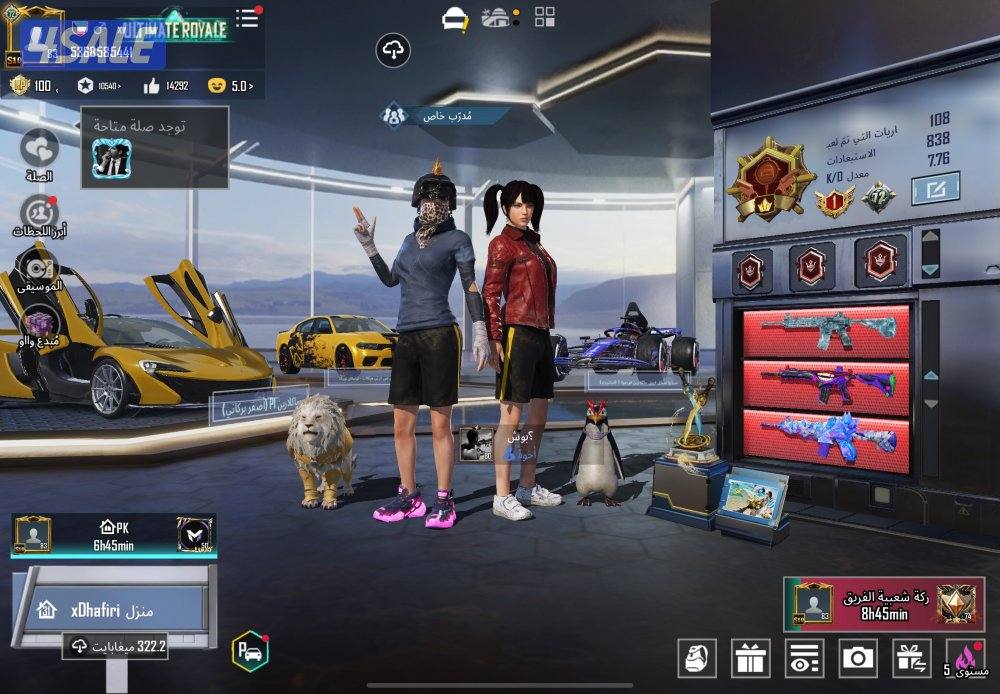Click the edit profile showcase button

tap(934, 187)
